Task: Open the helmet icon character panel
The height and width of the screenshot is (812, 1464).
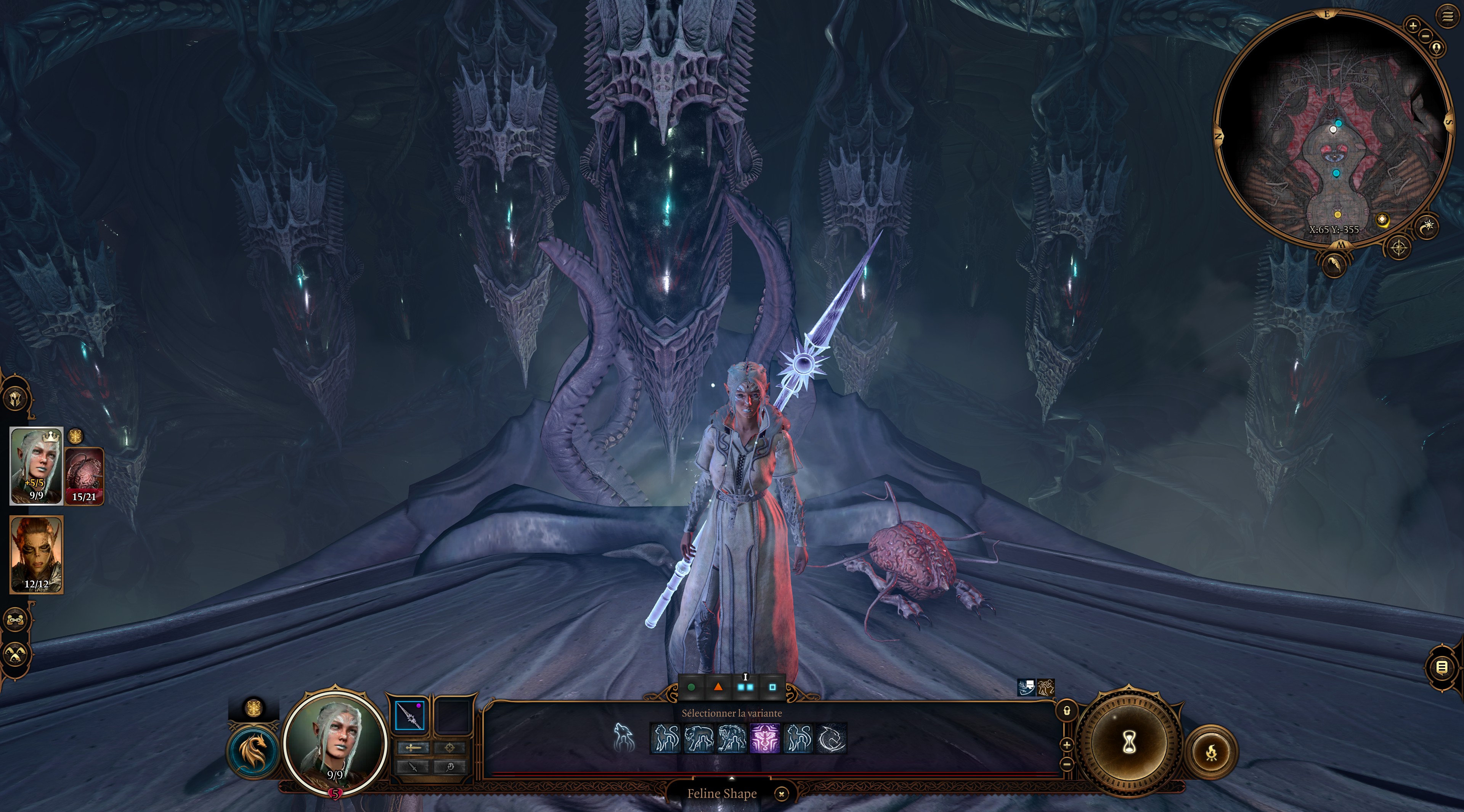Action: click(16, 398)
